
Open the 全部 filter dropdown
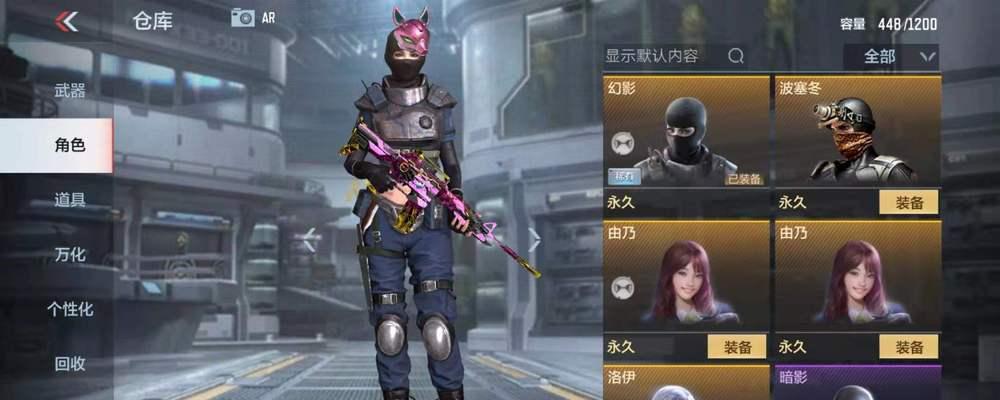point(890,56)
